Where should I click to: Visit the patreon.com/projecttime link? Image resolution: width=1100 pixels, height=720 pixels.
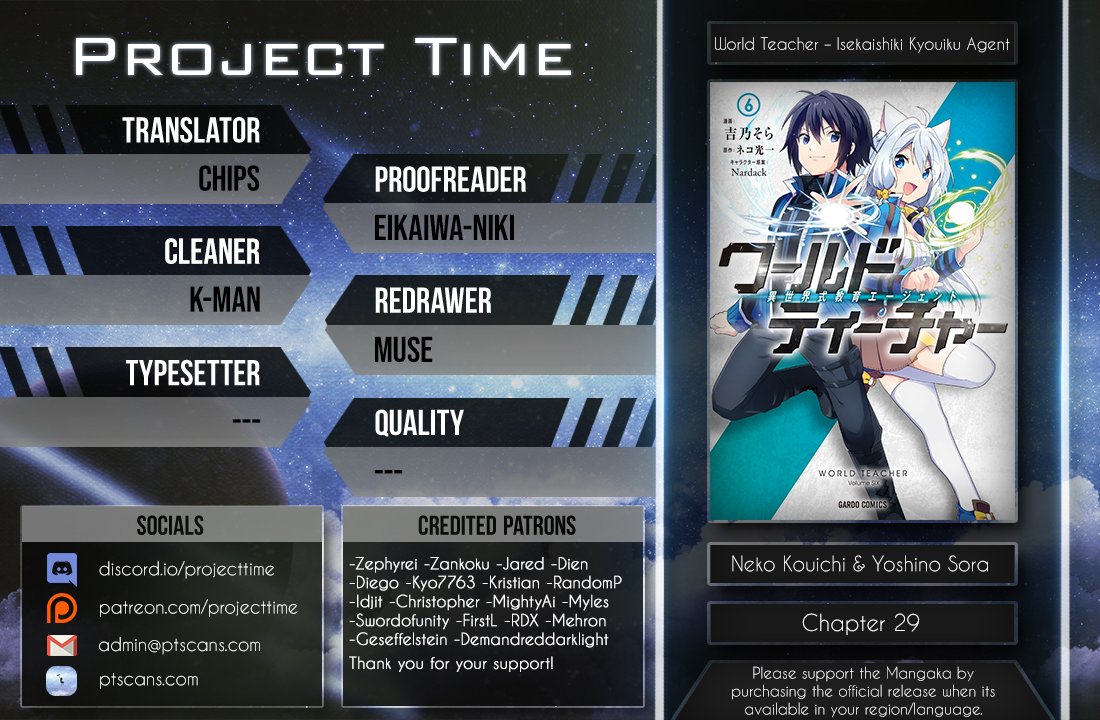click(197, 607)
